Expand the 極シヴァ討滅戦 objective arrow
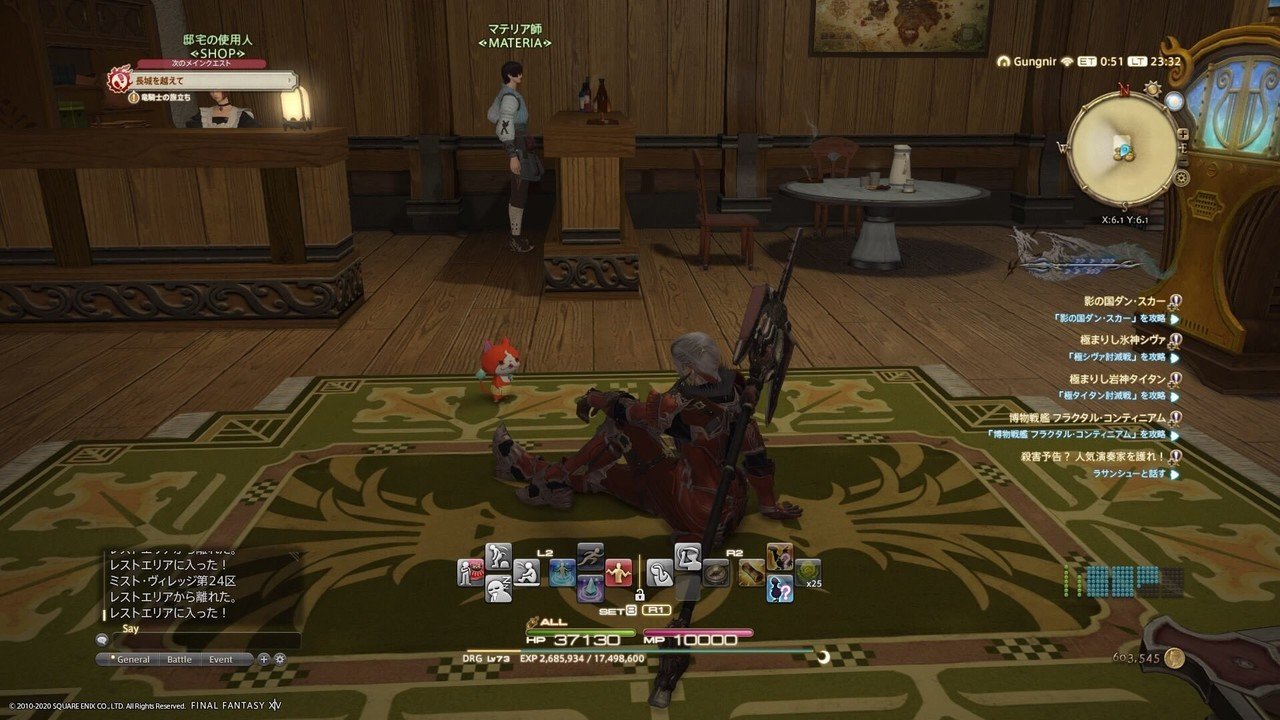 pyautogui.click(x=1173, y=357)
